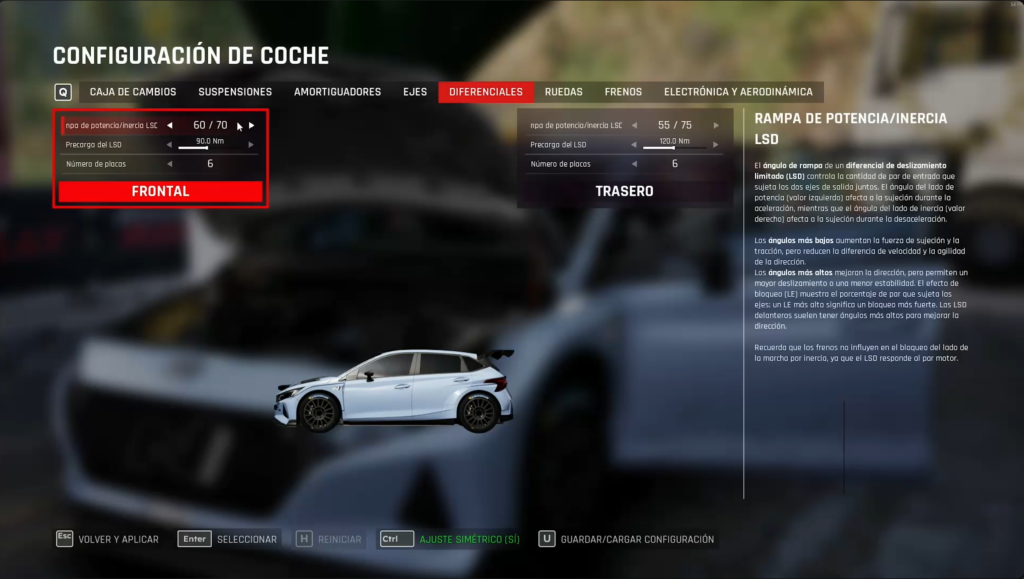Toggle the Ajuste Simétrico option
Viewport: 1024px width, 579px height.
(469, 539)
